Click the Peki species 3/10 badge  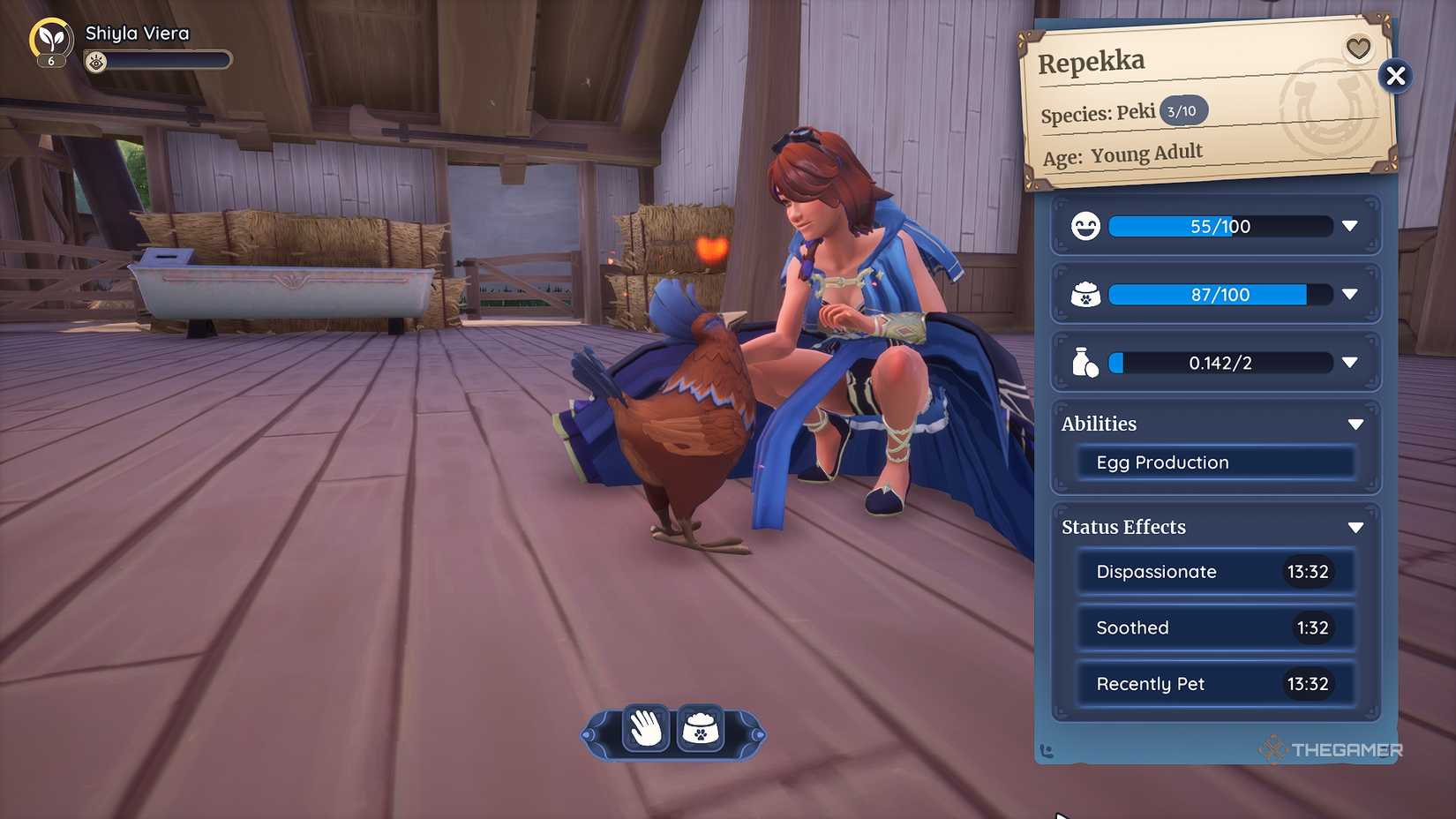1182,111
